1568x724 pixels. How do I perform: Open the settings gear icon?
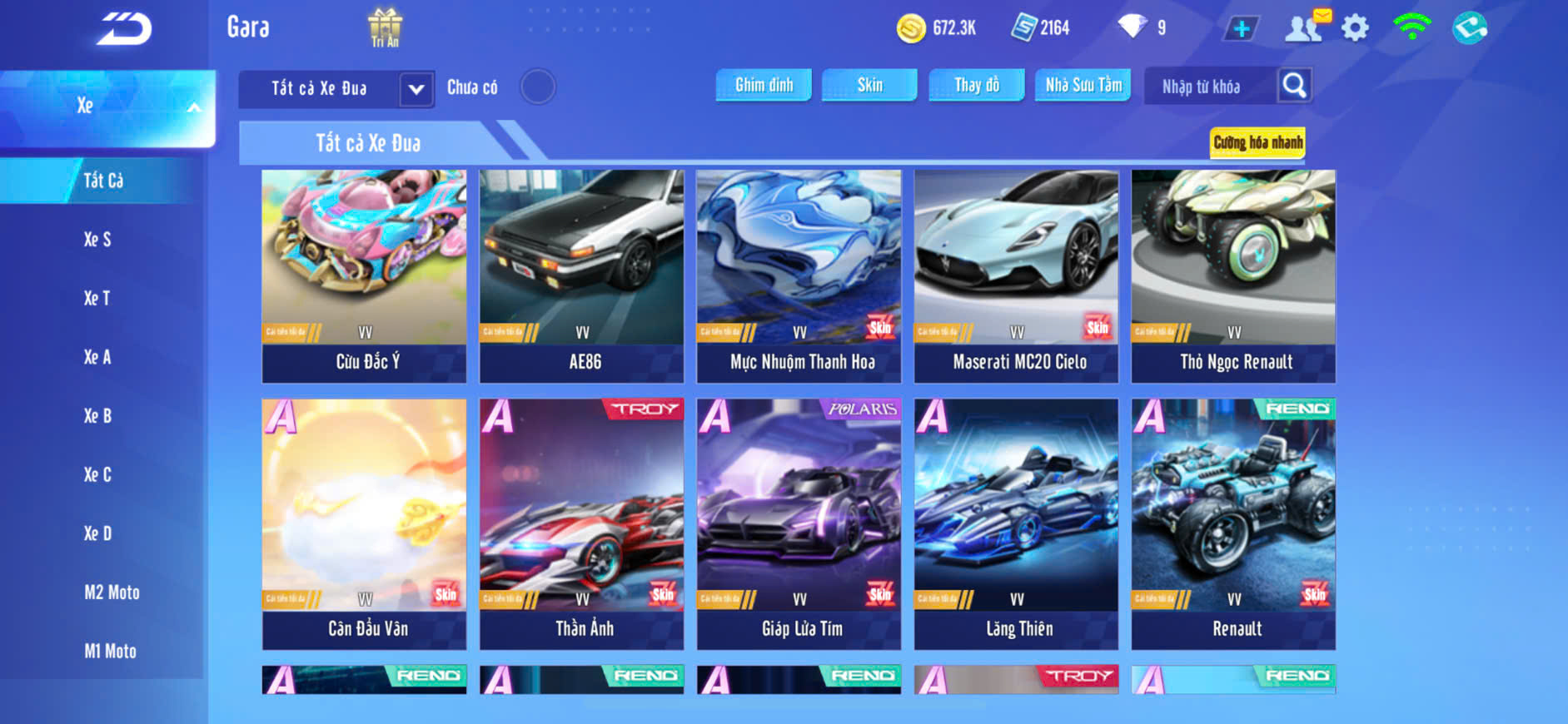coord(1355,28)
